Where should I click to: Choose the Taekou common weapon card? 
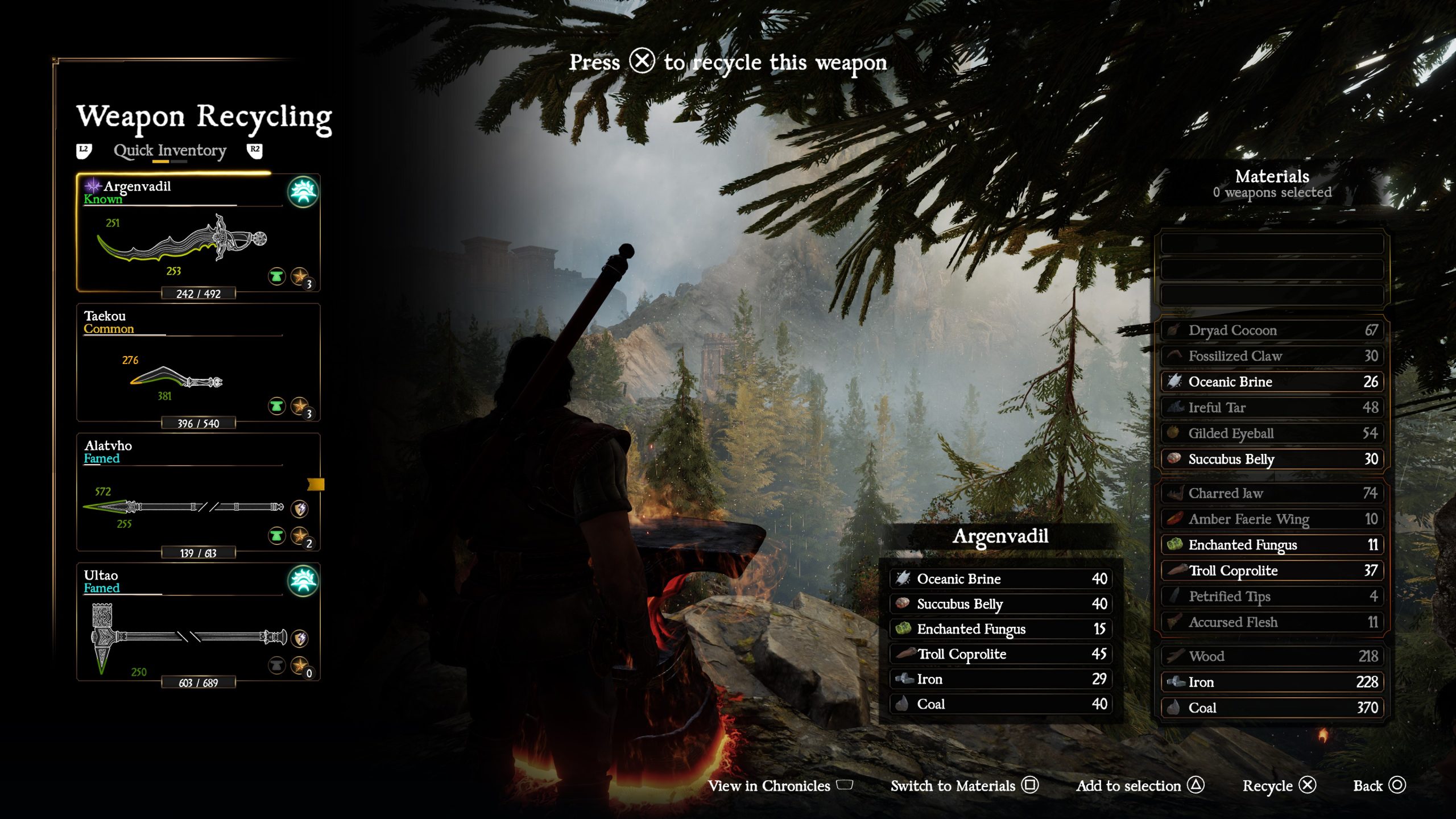tap(198, 363)
